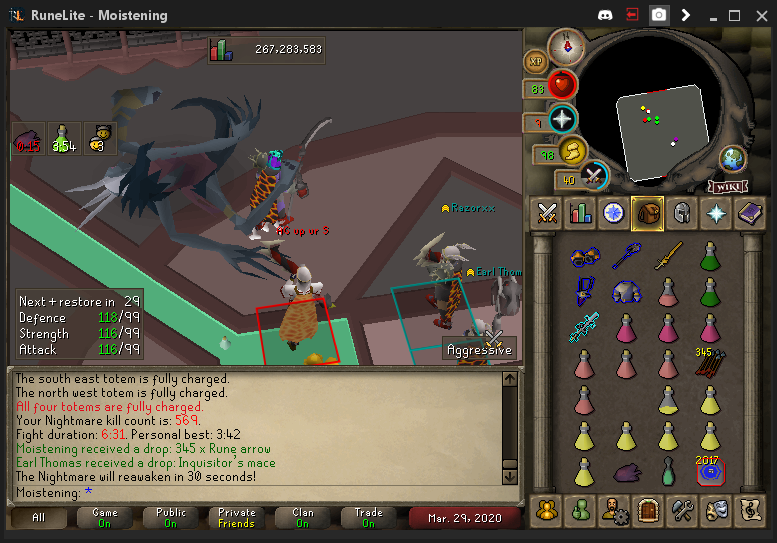Open the world map globe

[x=733, y=159]
